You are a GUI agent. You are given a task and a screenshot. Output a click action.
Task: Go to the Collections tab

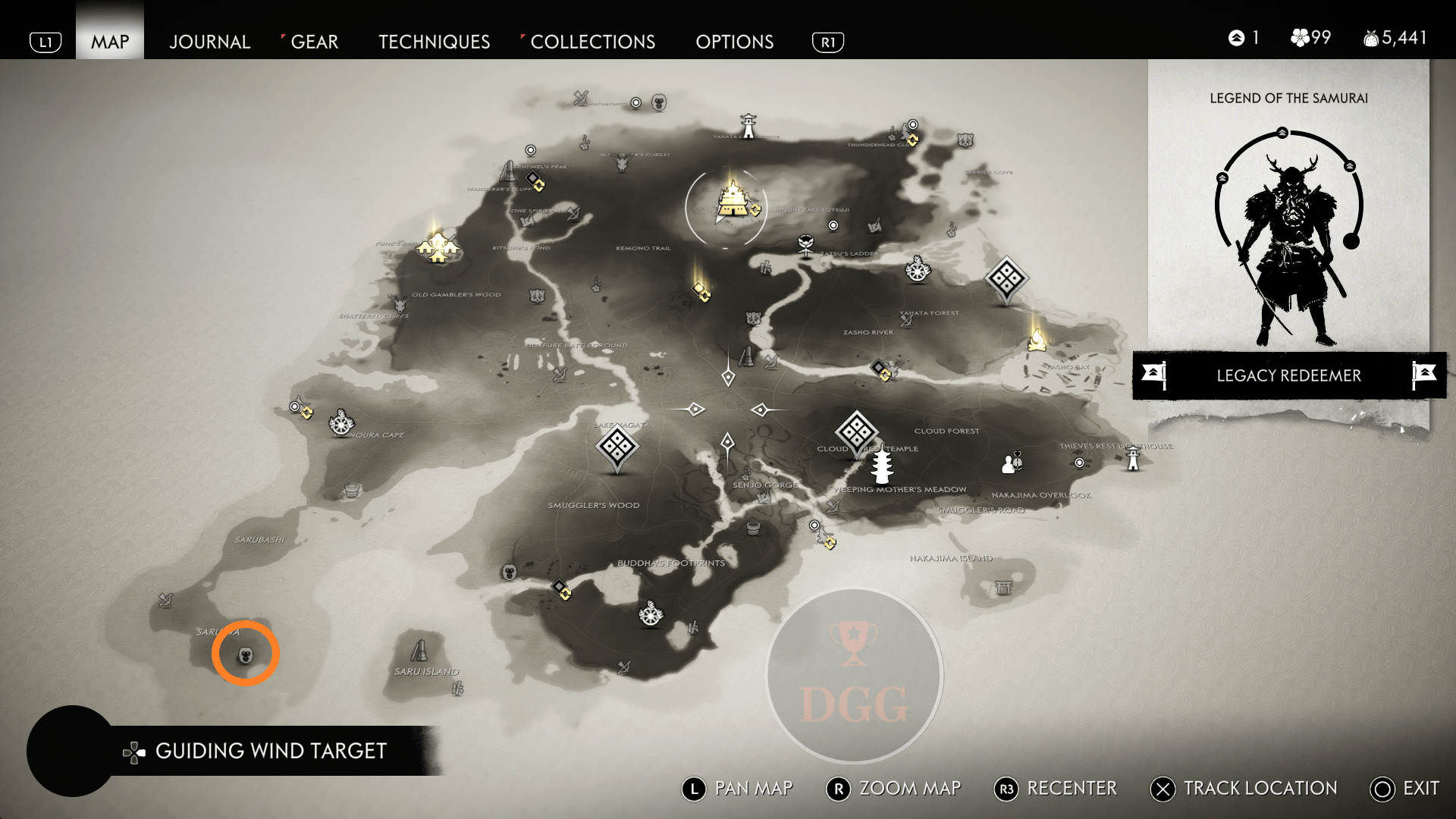pos(592,42)
